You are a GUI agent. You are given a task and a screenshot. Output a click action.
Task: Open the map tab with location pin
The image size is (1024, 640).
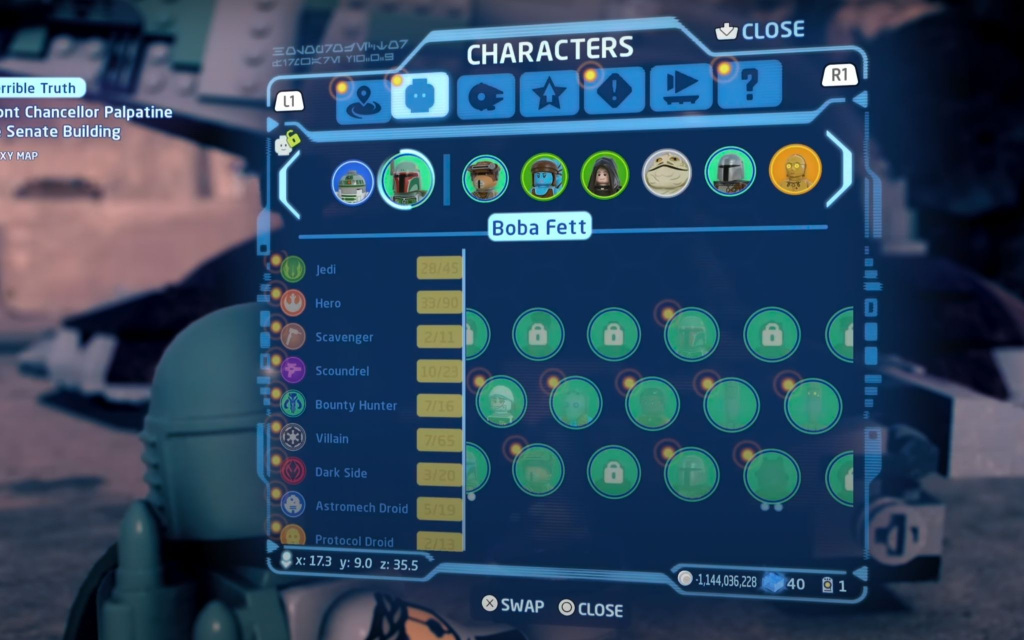coord(362,99)
